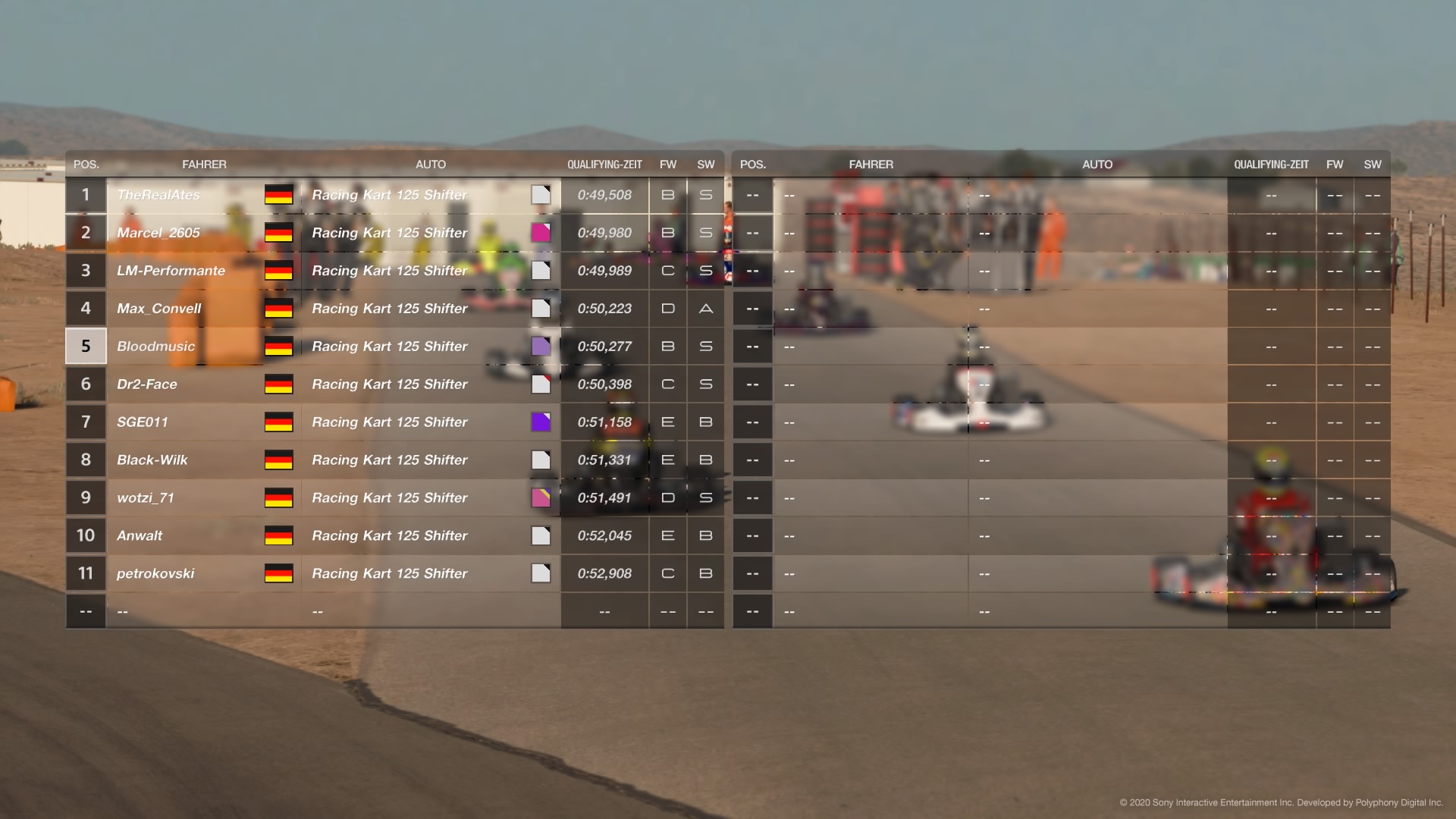Select the purple livery icon for Bloodmusic
The width and height of the screenshot is (1456, 819).
(x=541, y=347)
